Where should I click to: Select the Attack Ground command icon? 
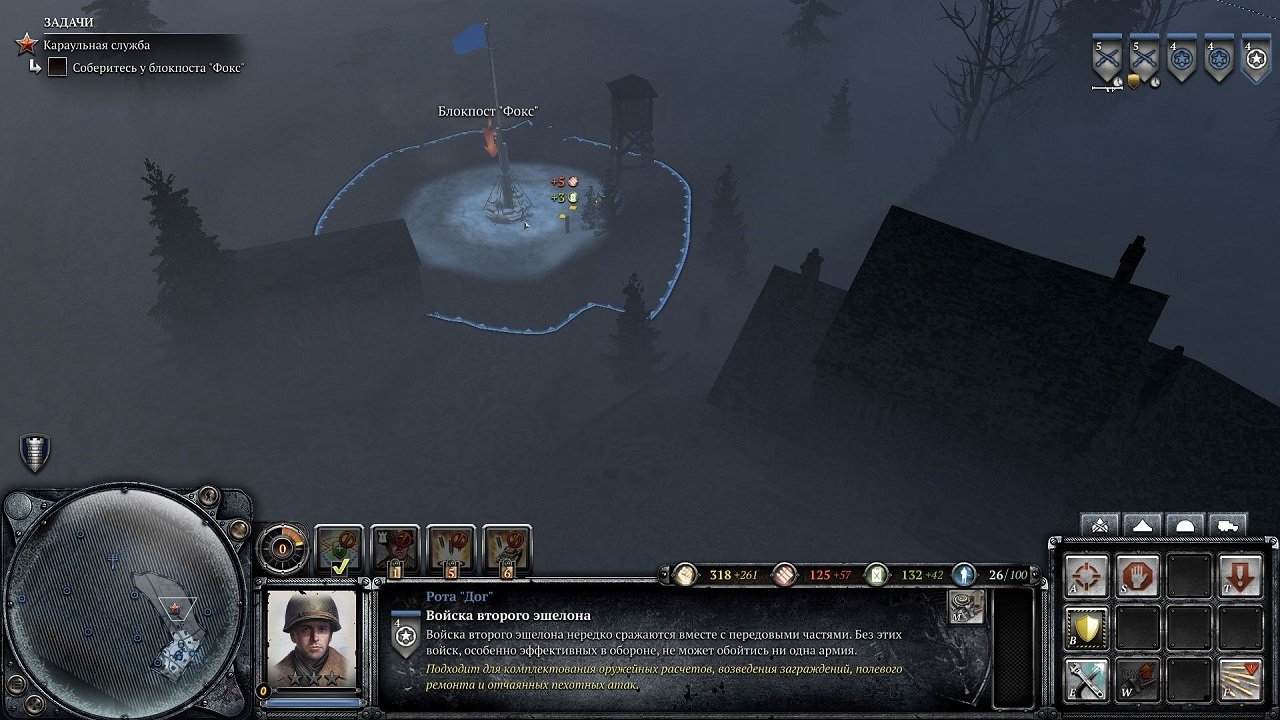tap(1085, 576)
